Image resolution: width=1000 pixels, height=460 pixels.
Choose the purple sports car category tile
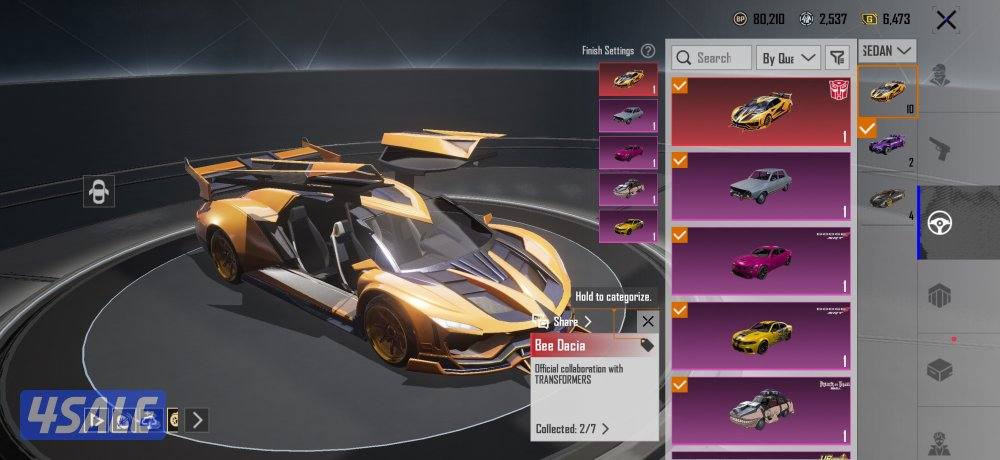pyautogui.click(x=887, y=146)
